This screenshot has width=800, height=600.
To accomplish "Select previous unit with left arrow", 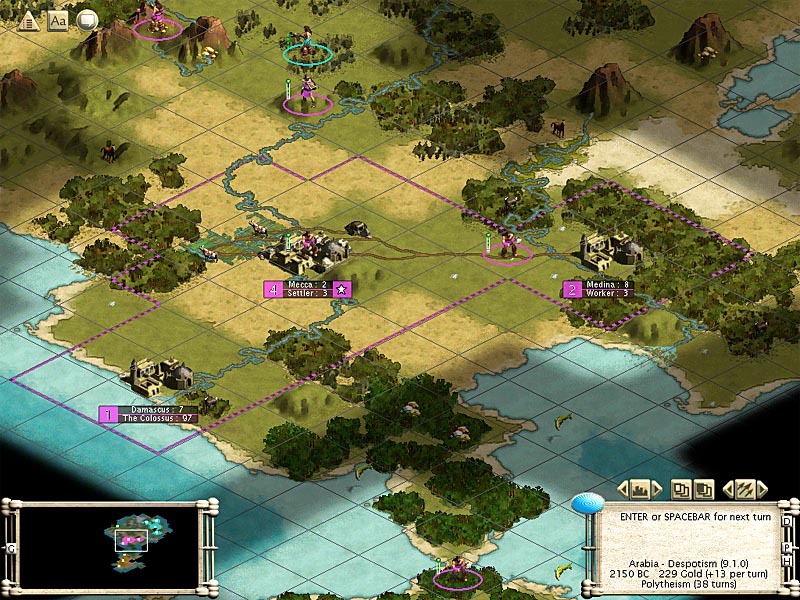I will (728, 489).
